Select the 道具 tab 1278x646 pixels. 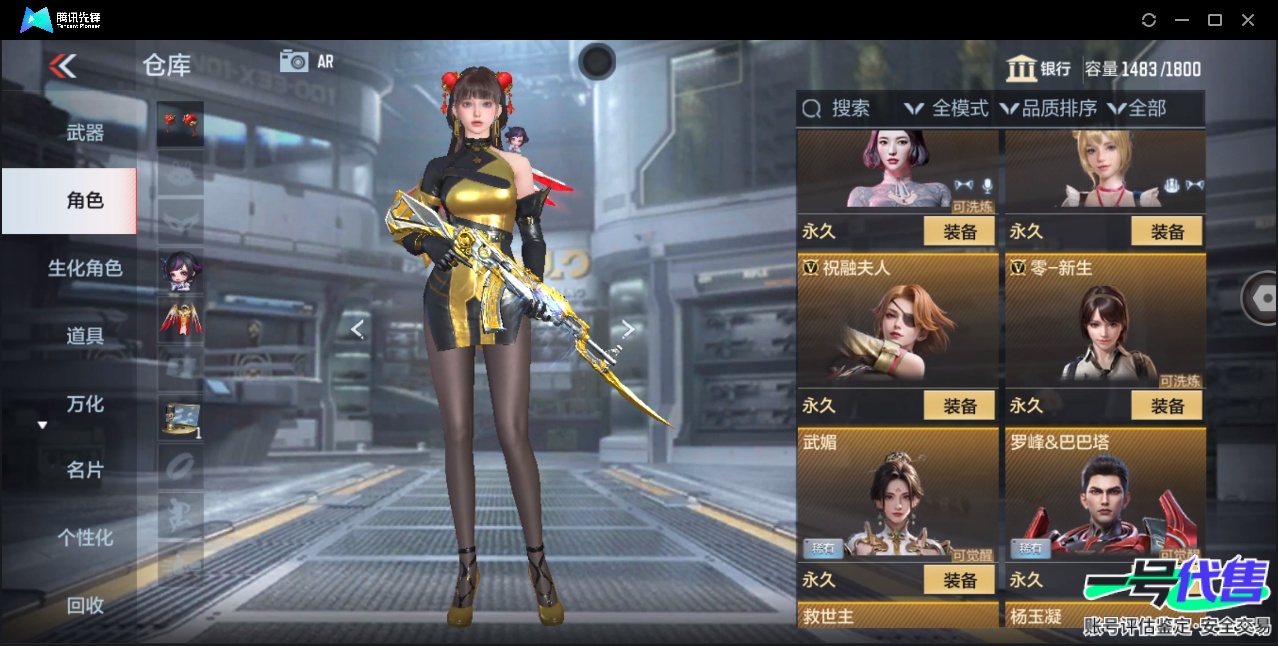pyautogui.click(x=85, y=336)
